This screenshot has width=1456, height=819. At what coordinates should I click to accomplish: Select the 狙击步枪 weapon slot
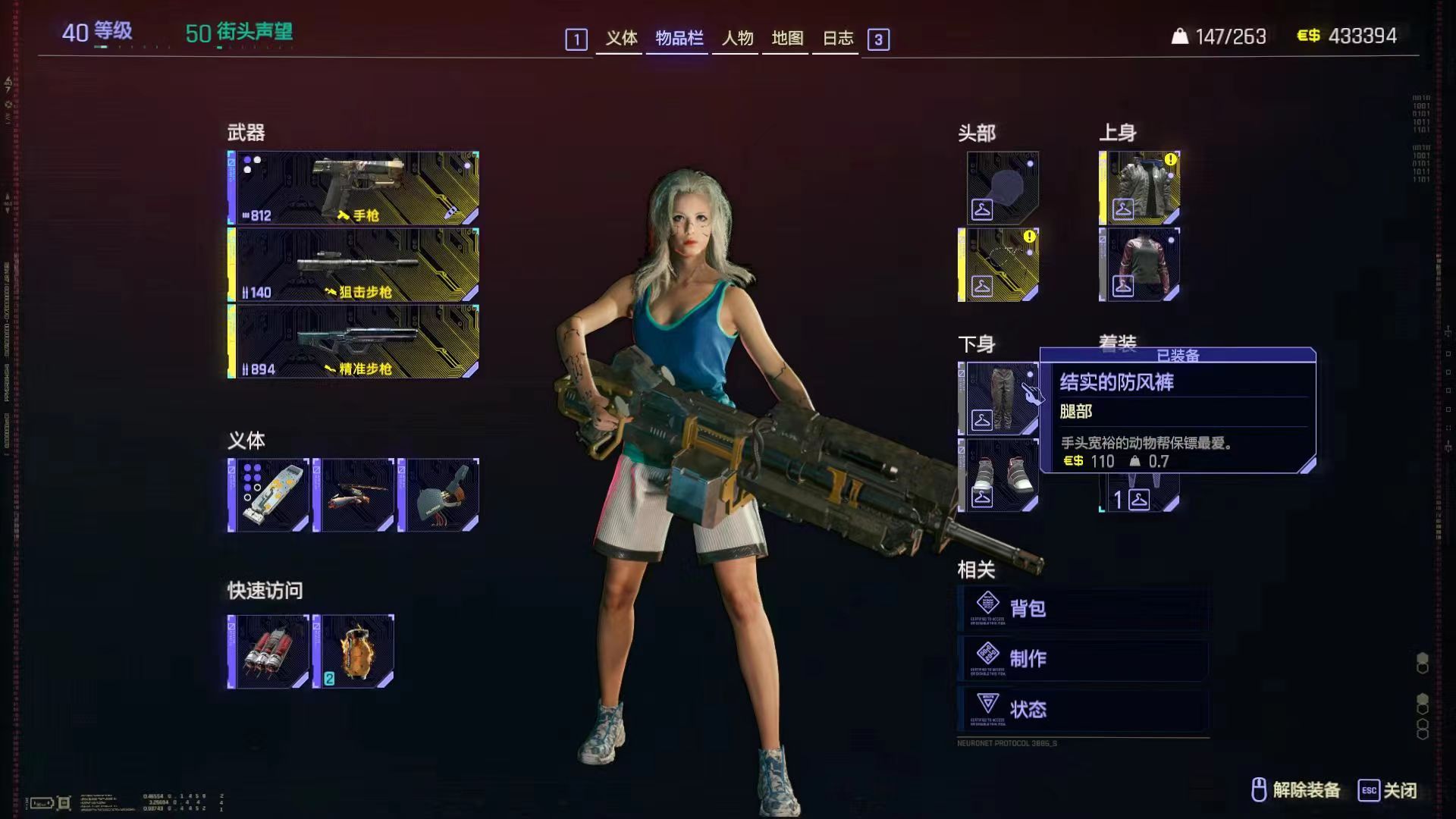click(x=354, y=265)
